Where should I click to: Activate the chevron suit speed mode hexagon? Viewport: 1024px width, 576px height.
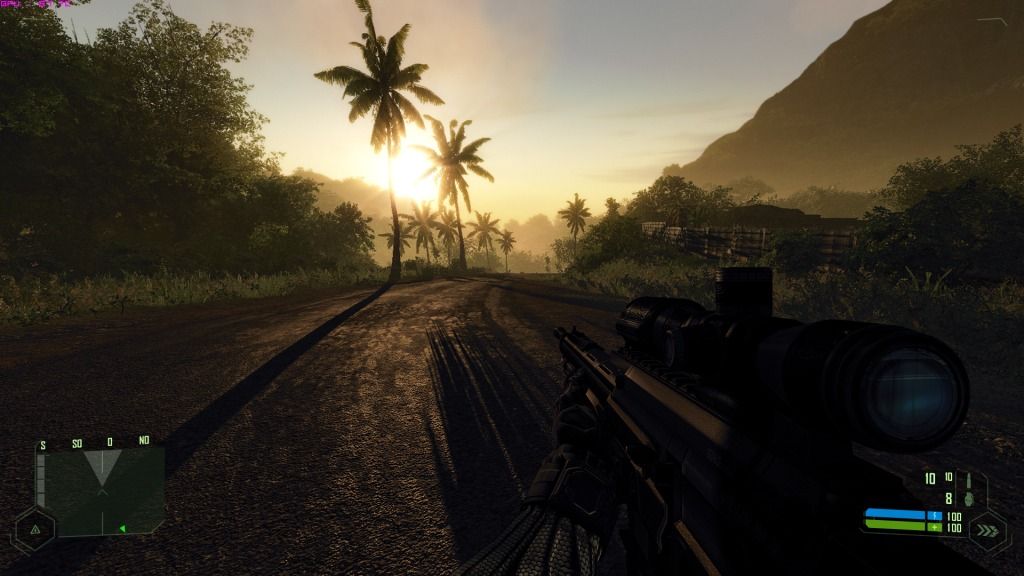[x=988, y=530]
